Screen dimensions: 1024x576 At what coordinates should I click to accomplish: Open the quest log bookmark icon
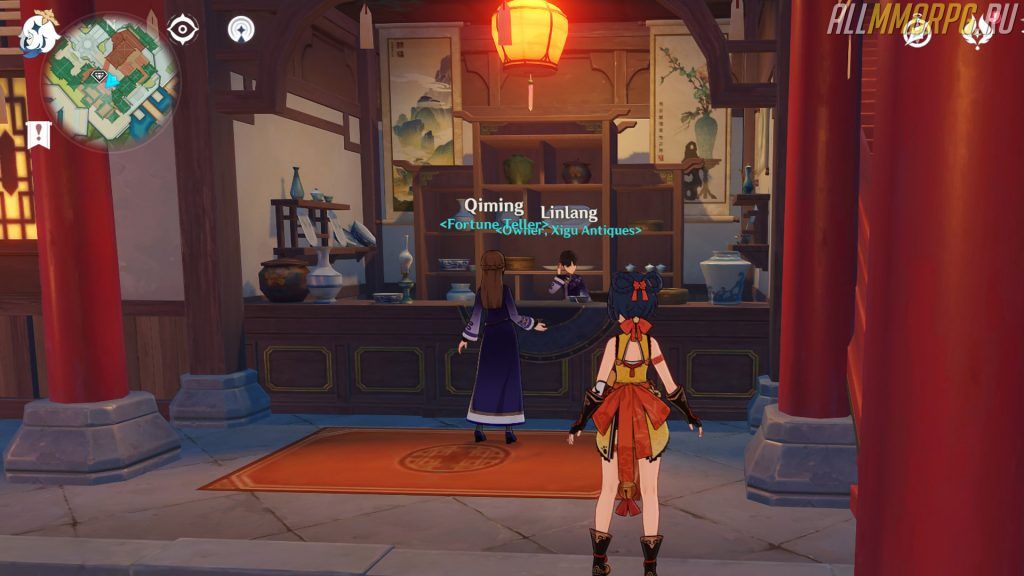point(39,134)
